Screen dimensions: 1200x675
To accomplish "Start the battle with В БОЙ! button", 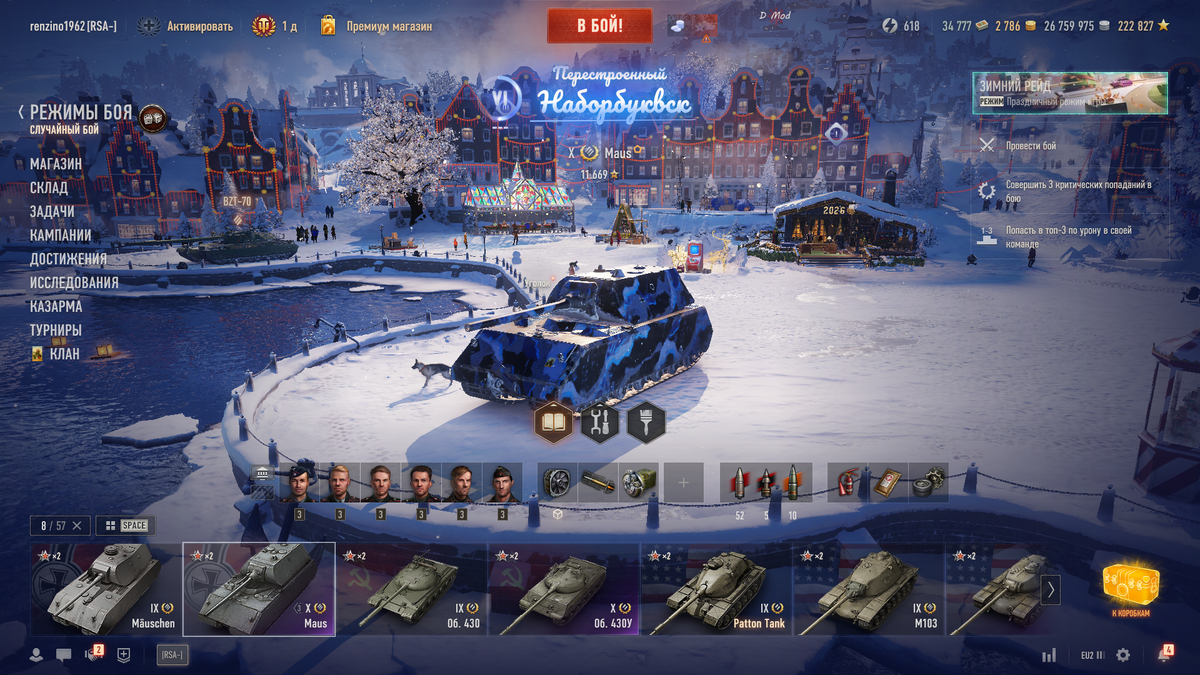I will pyautogui.click(x=599, y=26).
